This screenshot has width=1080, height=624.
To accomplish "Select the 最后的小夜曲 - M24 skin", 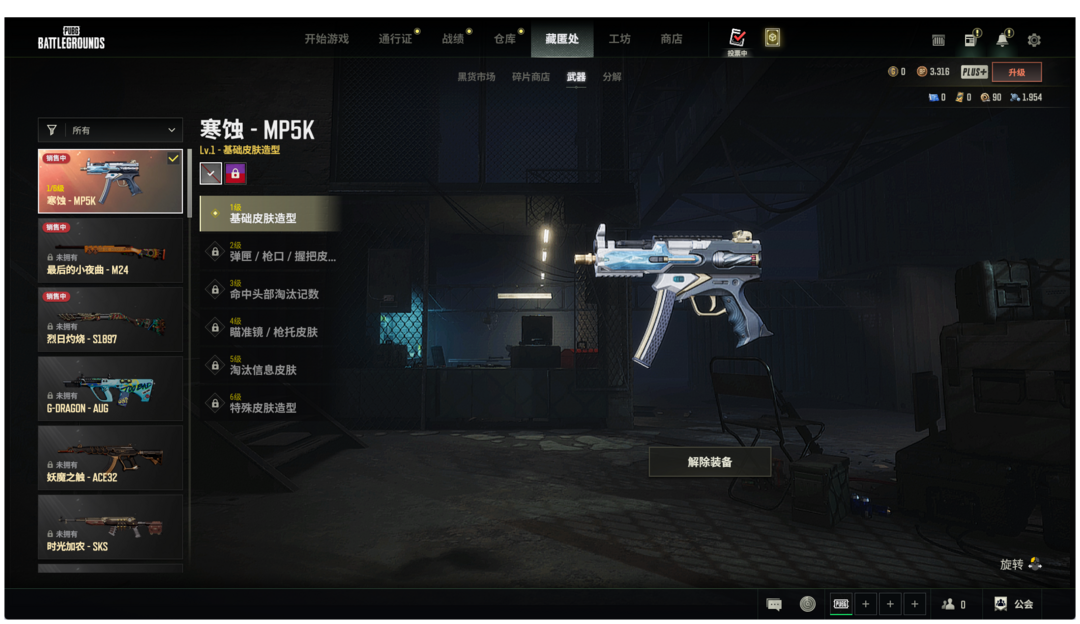I will tap(110, 250).
